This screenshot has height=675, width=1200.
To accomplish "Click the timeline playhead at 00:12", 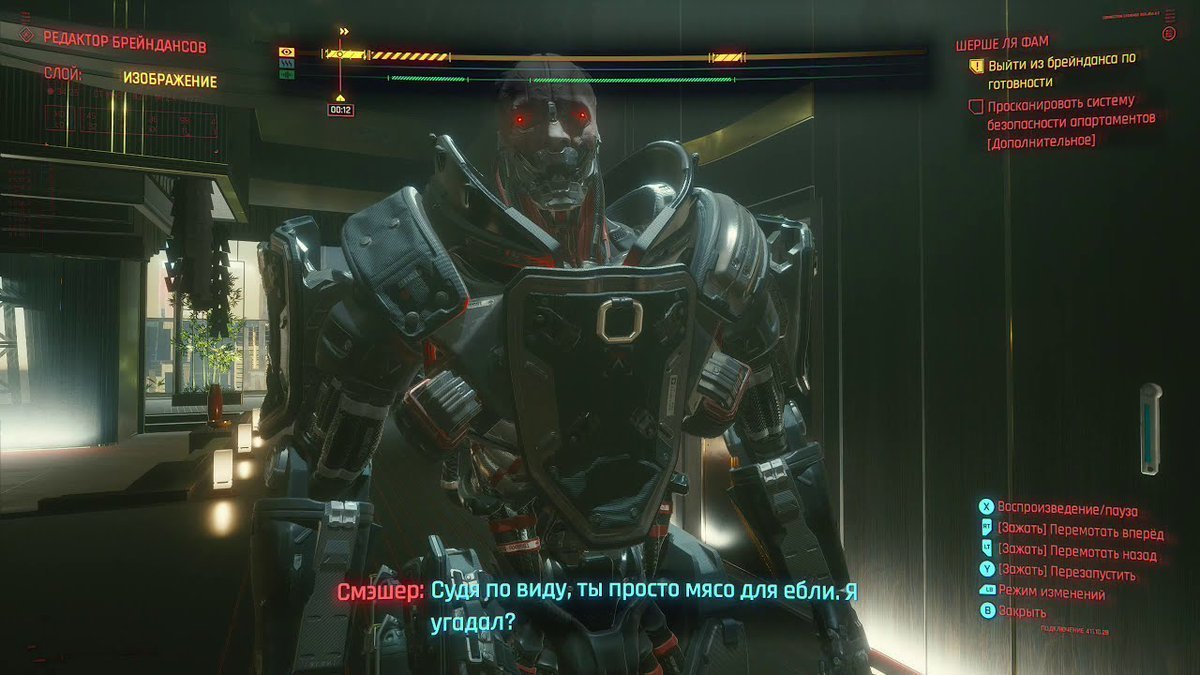I will pyautogui.click(x=340, y=54).
